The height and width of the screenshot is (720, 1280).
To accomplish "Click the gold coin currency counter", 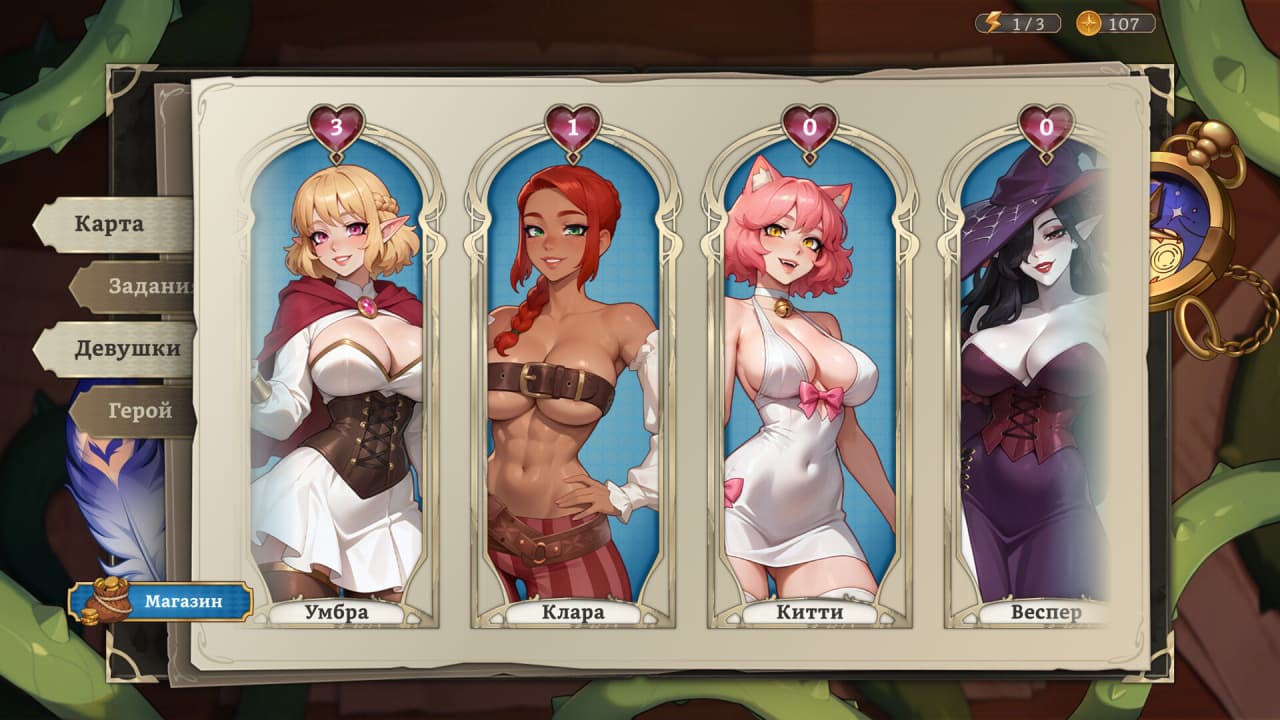I will [x=1115, y=24].
